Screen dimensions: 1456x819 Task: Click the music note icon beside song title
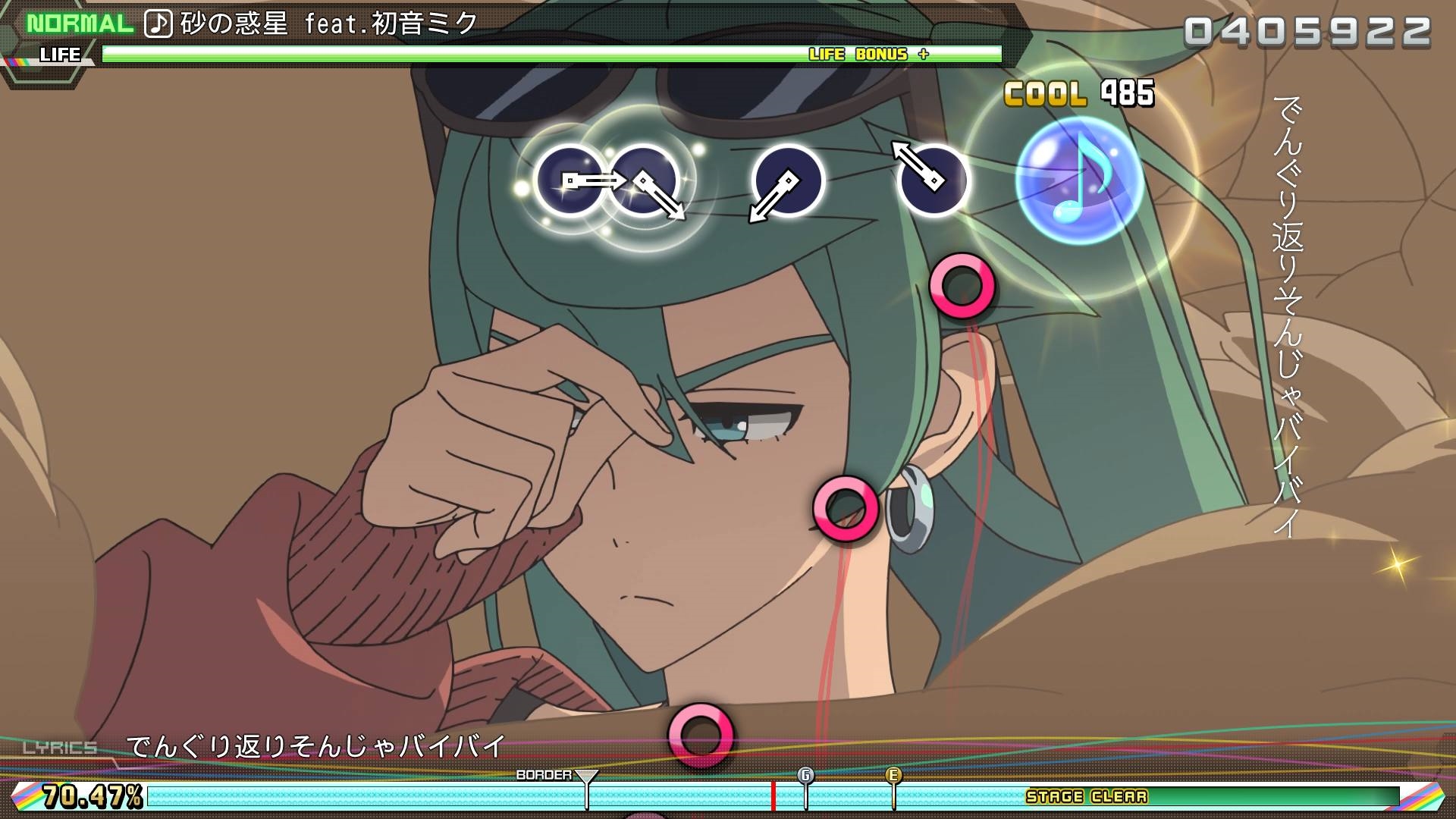[x=158, y=23]
